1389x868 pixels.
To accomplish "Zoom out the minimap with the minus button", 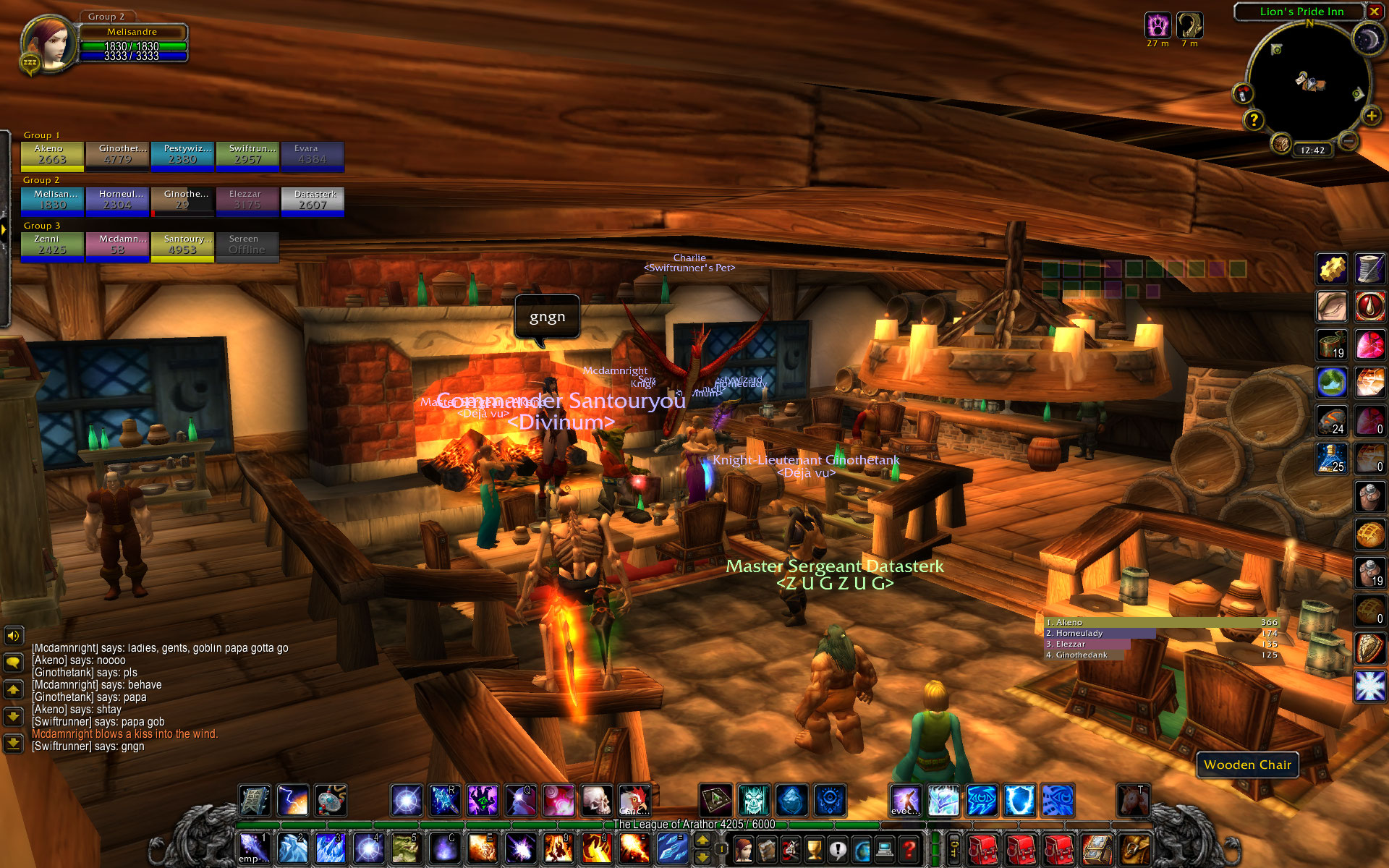I will (x=1347, y=142).
